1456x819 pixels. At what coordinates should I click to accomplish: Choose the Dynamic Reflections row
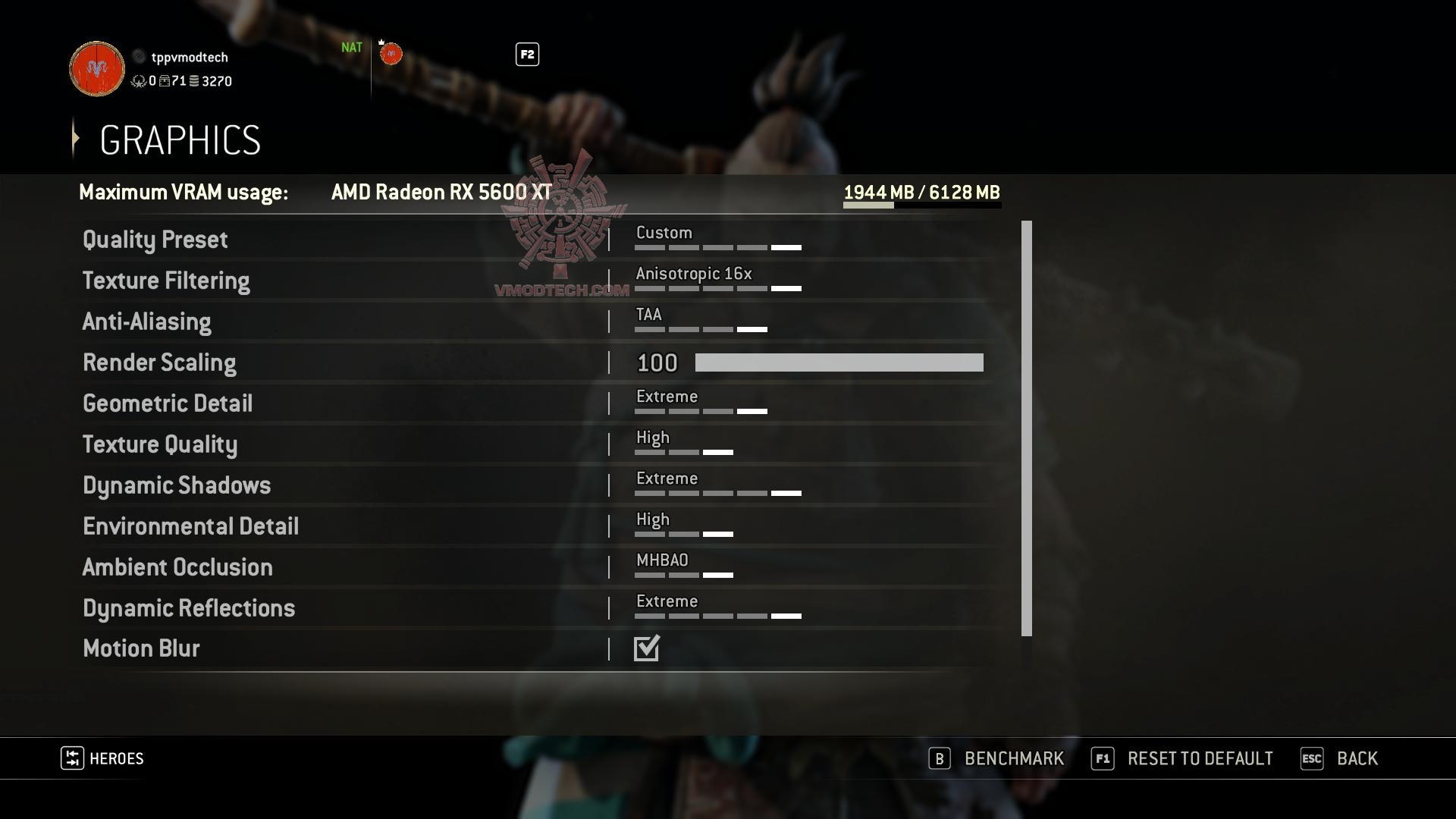(x=189, y=608)
